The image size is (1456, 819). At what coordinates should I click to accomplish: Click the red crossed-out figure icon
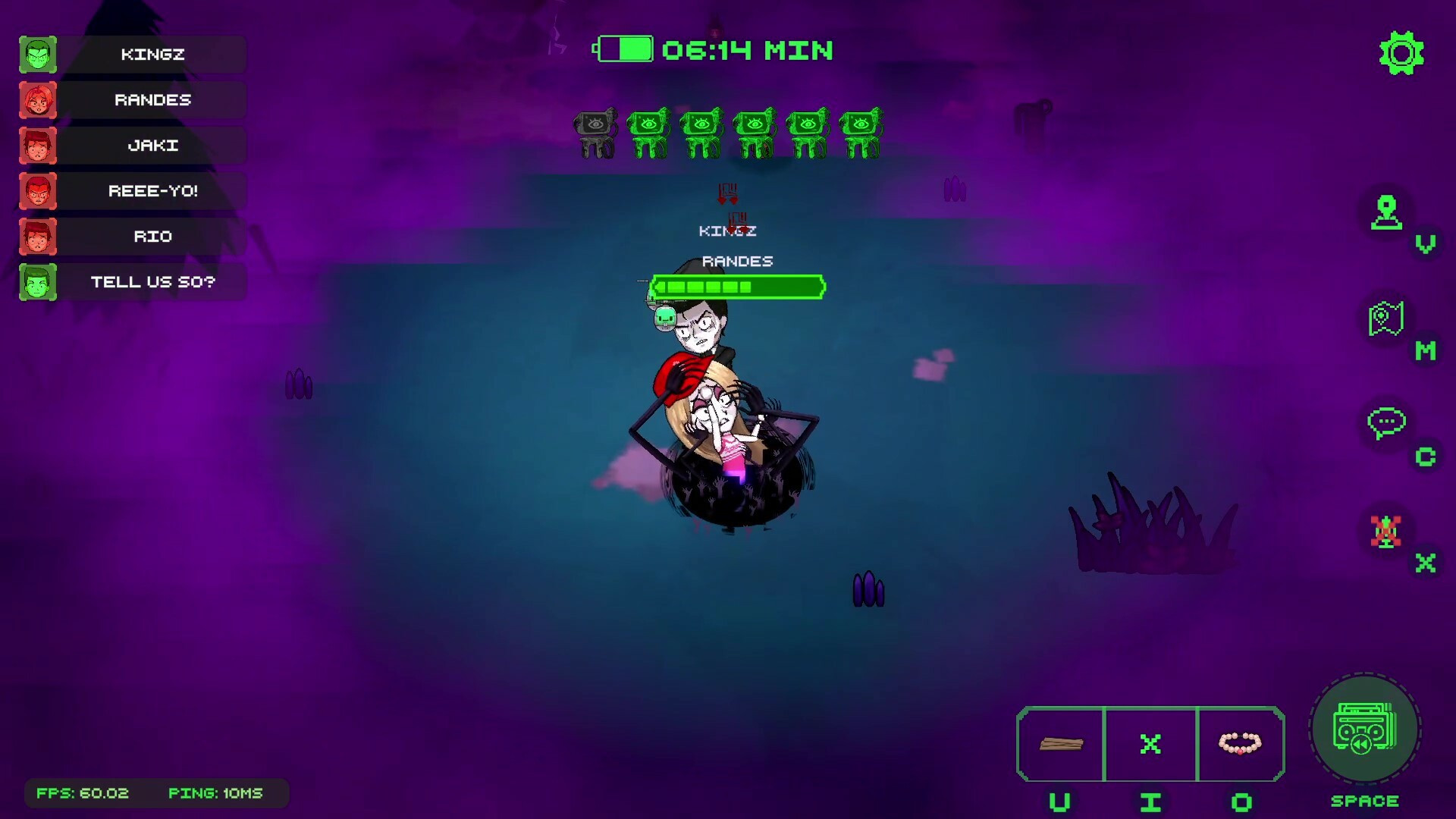[1386, 532]
